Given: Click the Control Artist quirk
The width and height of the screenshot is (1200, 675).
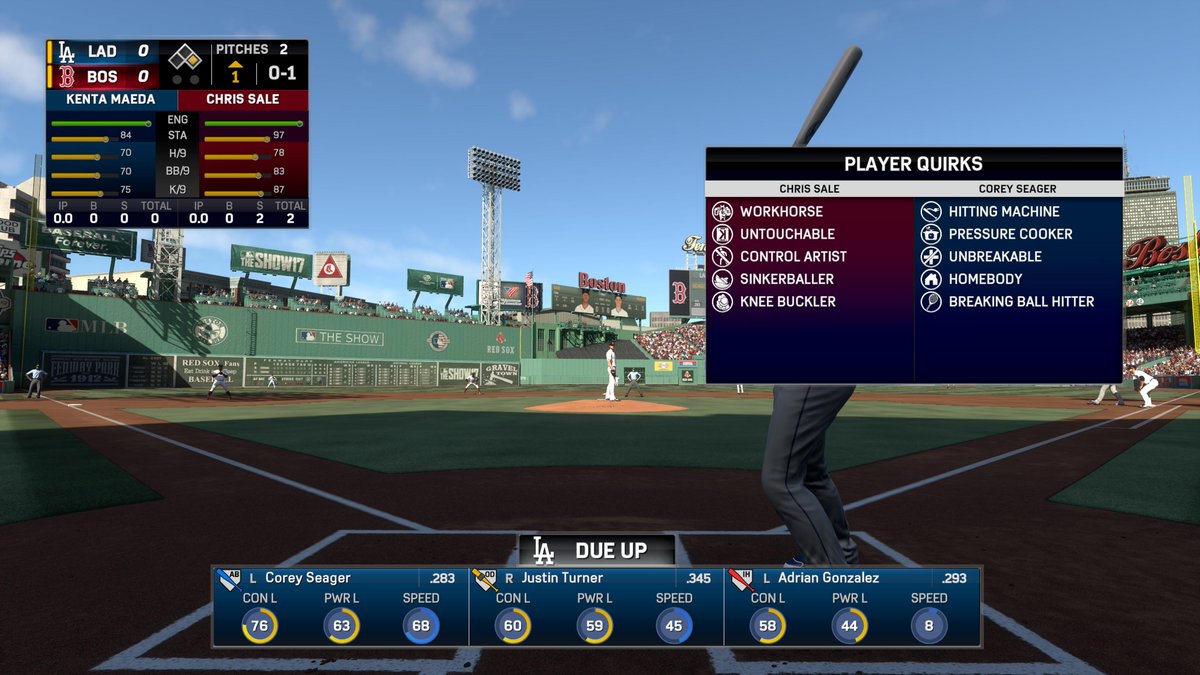Looking at the screenshot, I should click(x=793, y=256).
